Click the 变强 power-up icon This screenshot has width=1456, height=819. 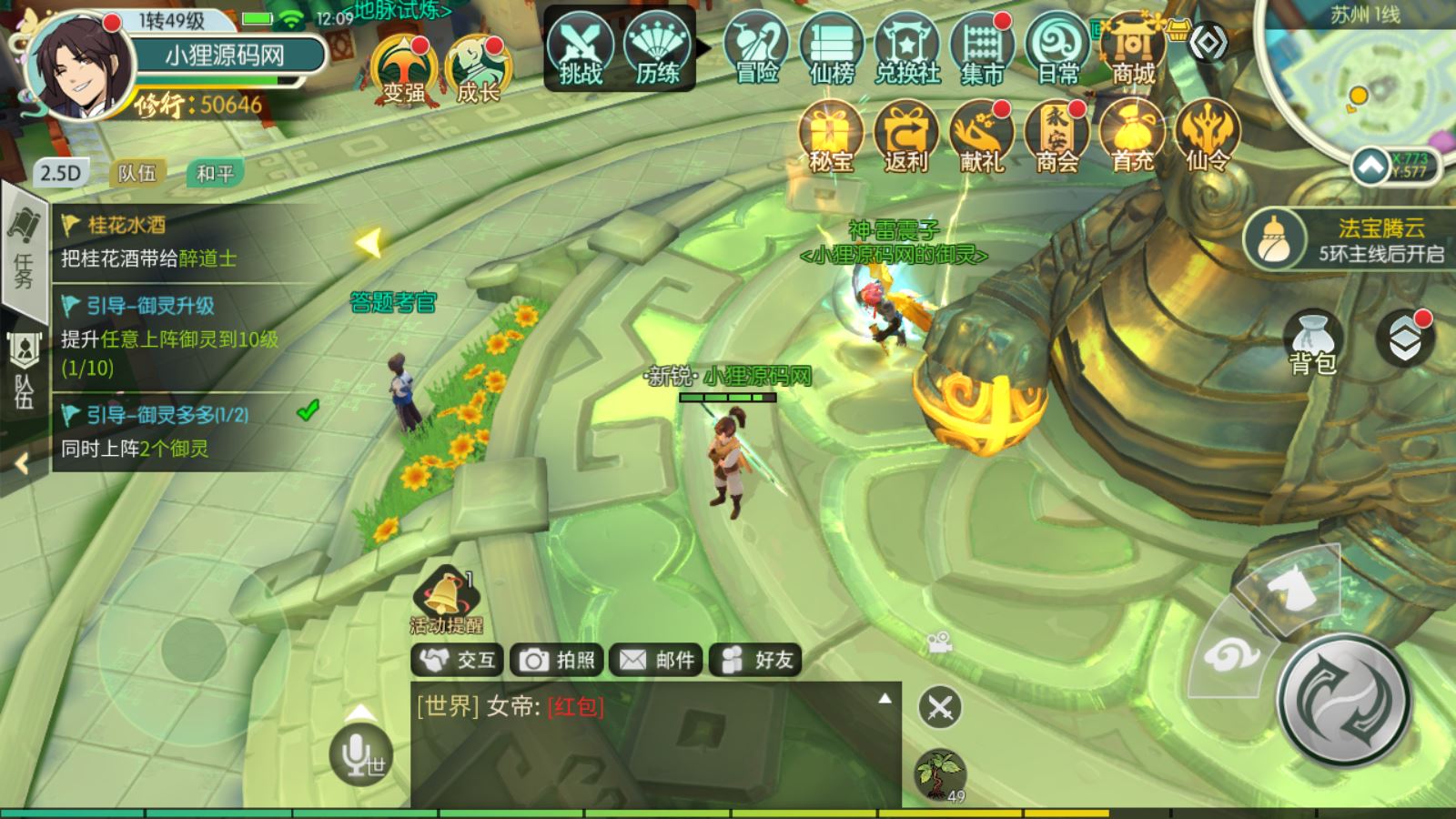pos(403,69)
